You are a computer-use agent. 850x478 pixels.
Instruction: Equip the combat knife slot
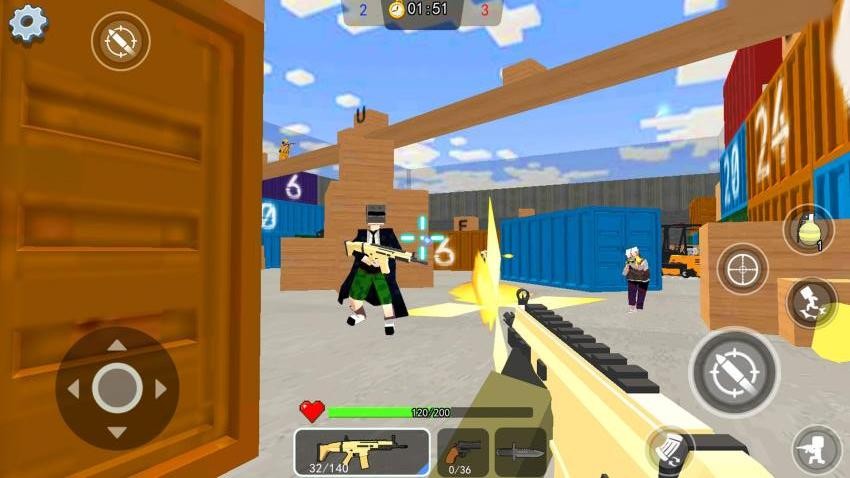[x=520, y=452]
